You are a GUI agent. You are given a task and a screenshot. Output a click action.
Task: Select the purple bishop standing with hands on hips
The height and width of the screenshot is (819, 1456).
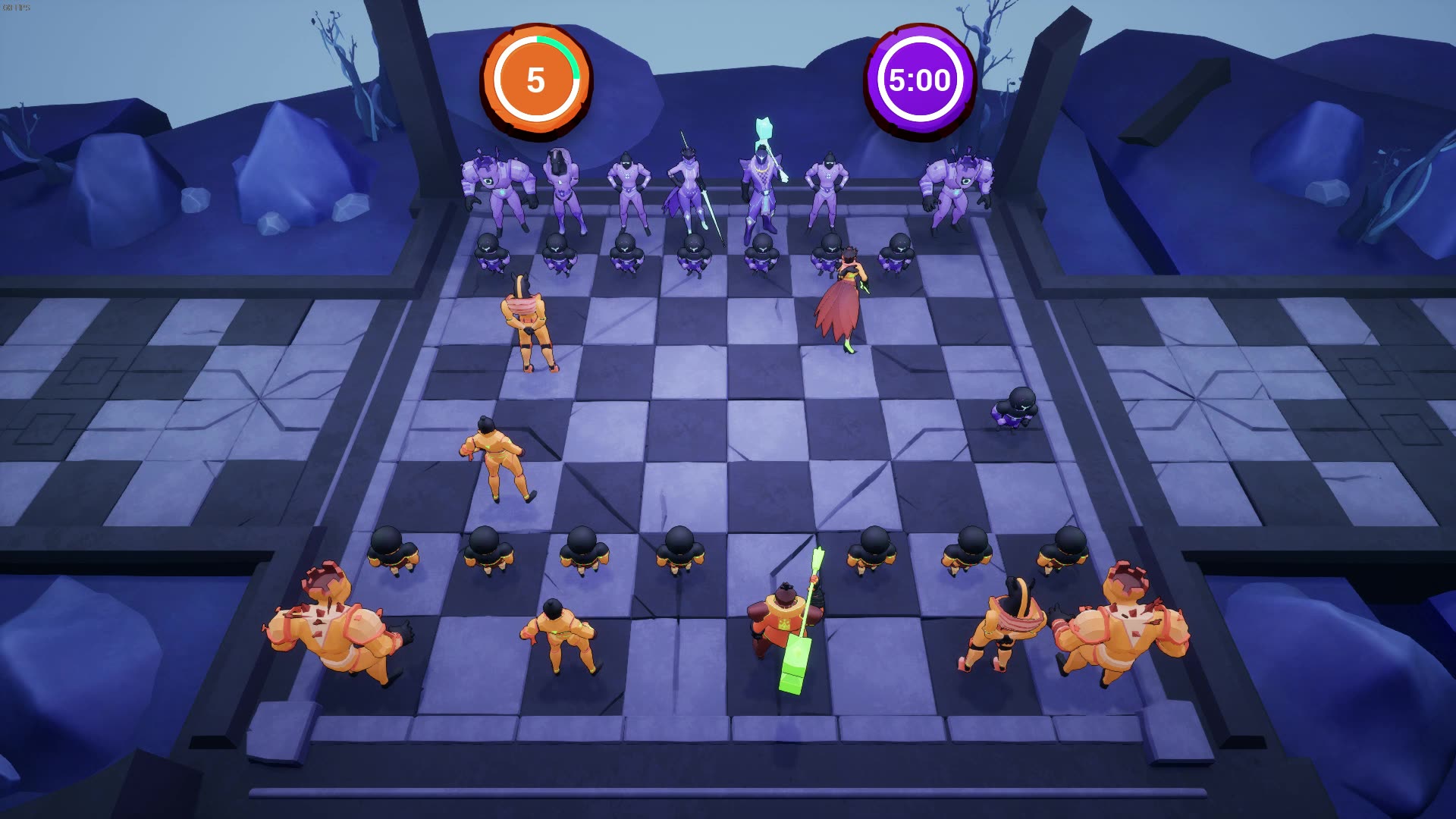click(629, 190)
